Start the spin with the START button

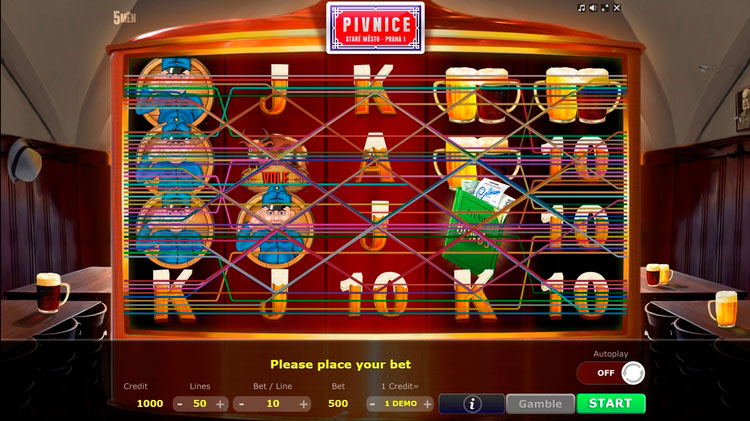[610, 403]
